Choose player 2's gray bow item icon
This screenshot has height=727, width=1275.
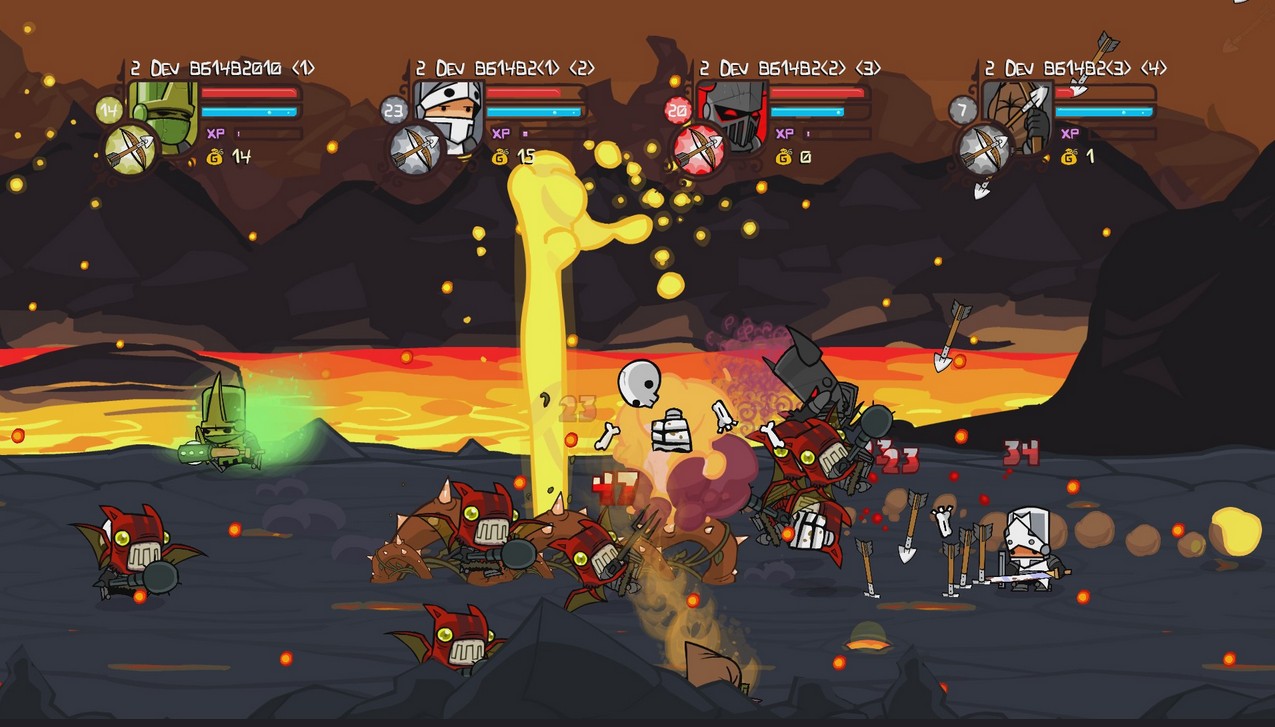click(x=414, y=149)
